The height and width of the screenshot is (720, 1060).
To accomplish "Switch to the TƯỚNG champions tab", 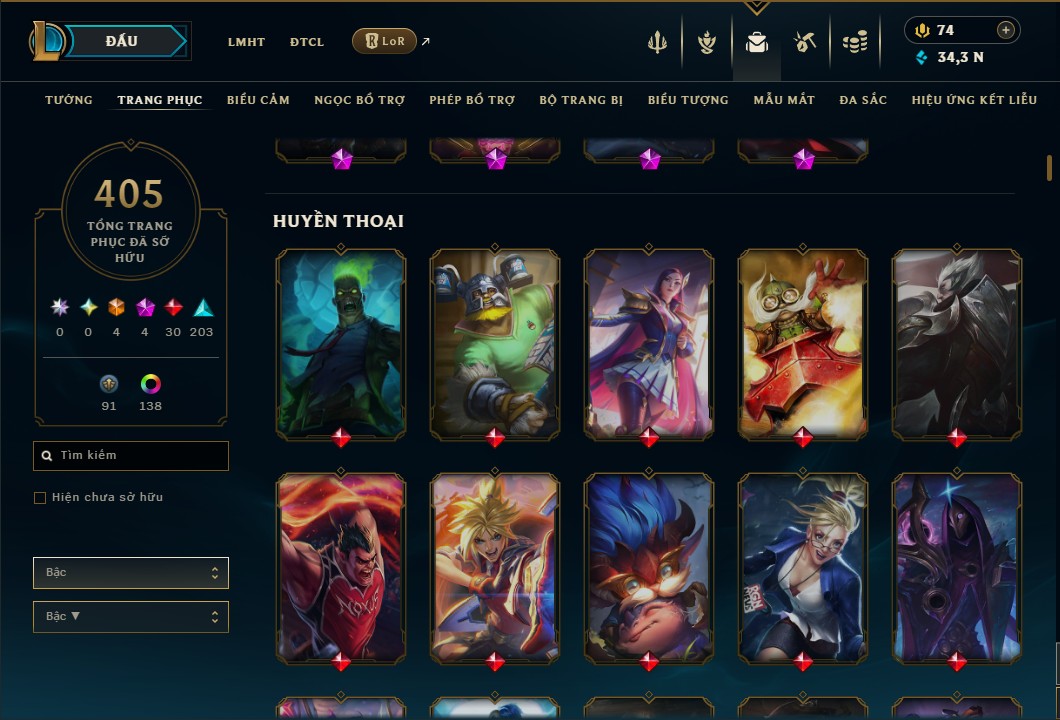I will coord(69,100).
